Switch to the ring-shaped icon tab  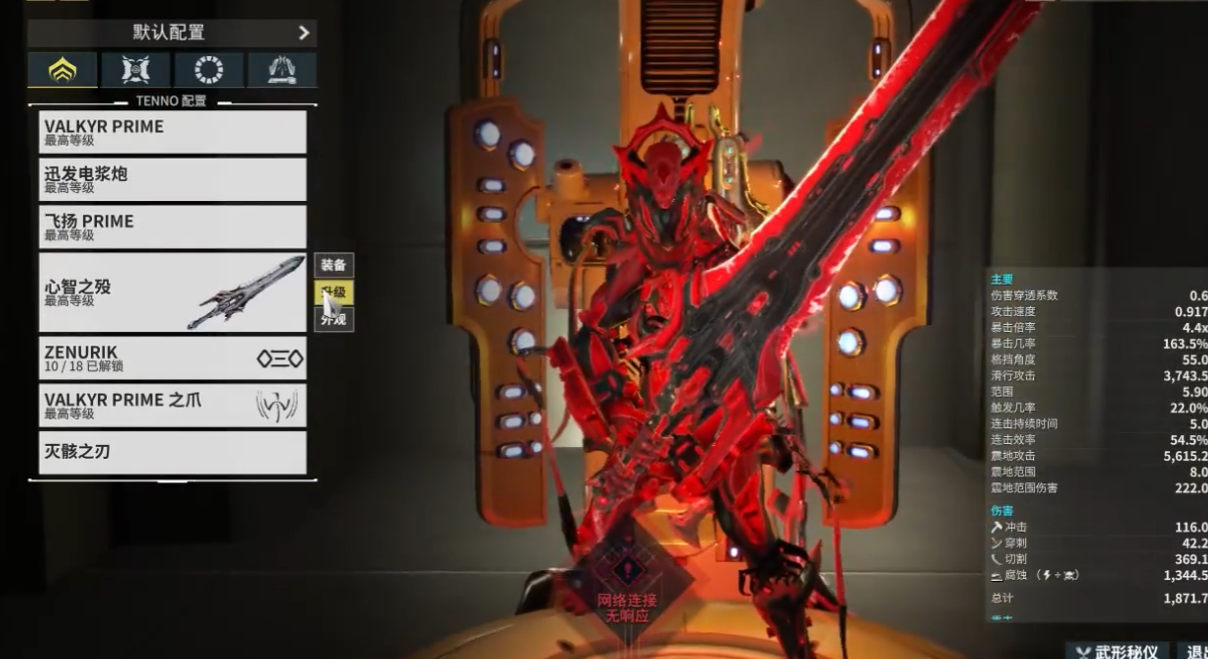pyautogui.click(x=209, y=70)
